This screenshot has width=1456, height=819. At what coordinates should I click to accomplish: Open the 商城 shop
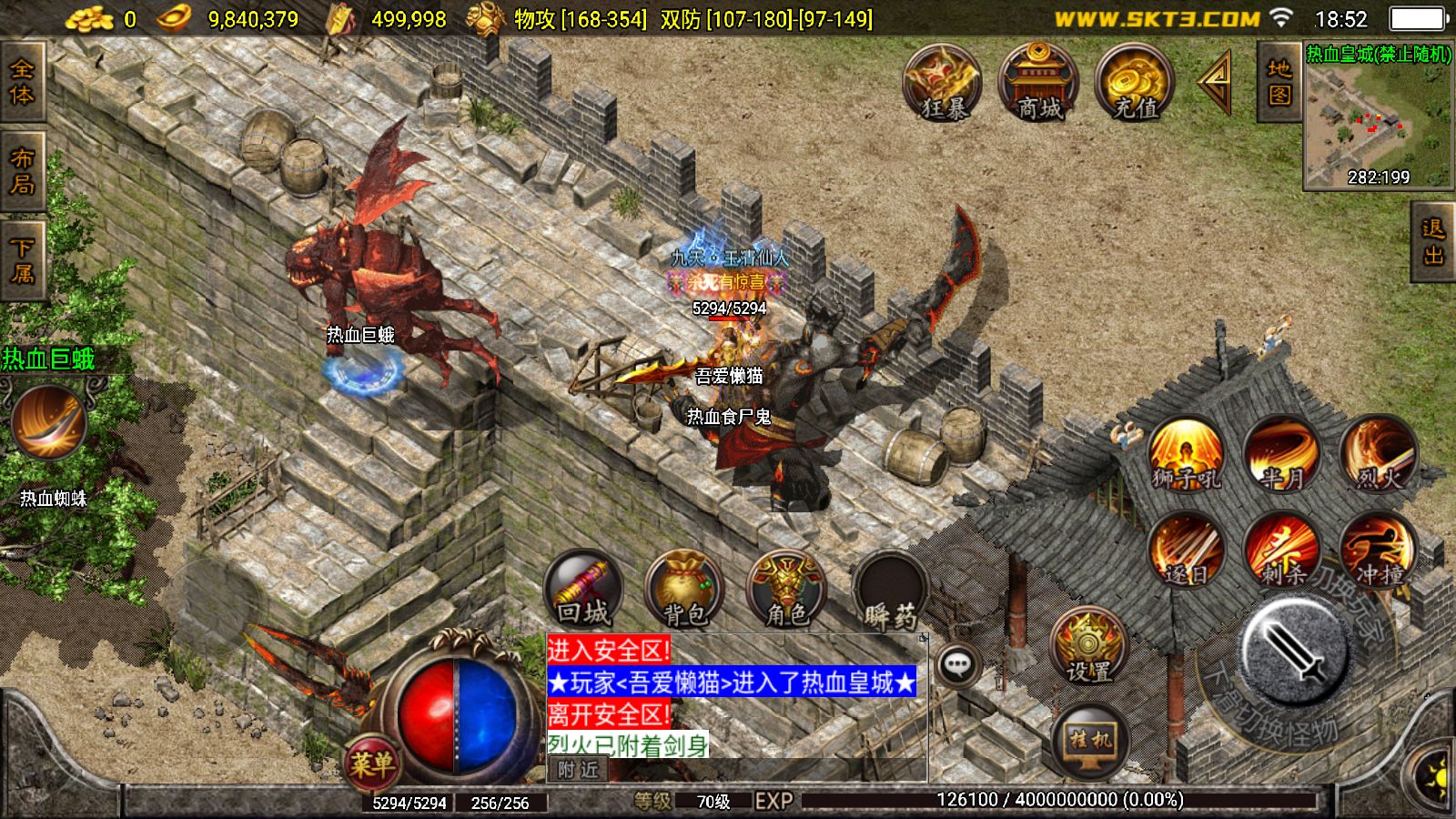(1038, 84)
